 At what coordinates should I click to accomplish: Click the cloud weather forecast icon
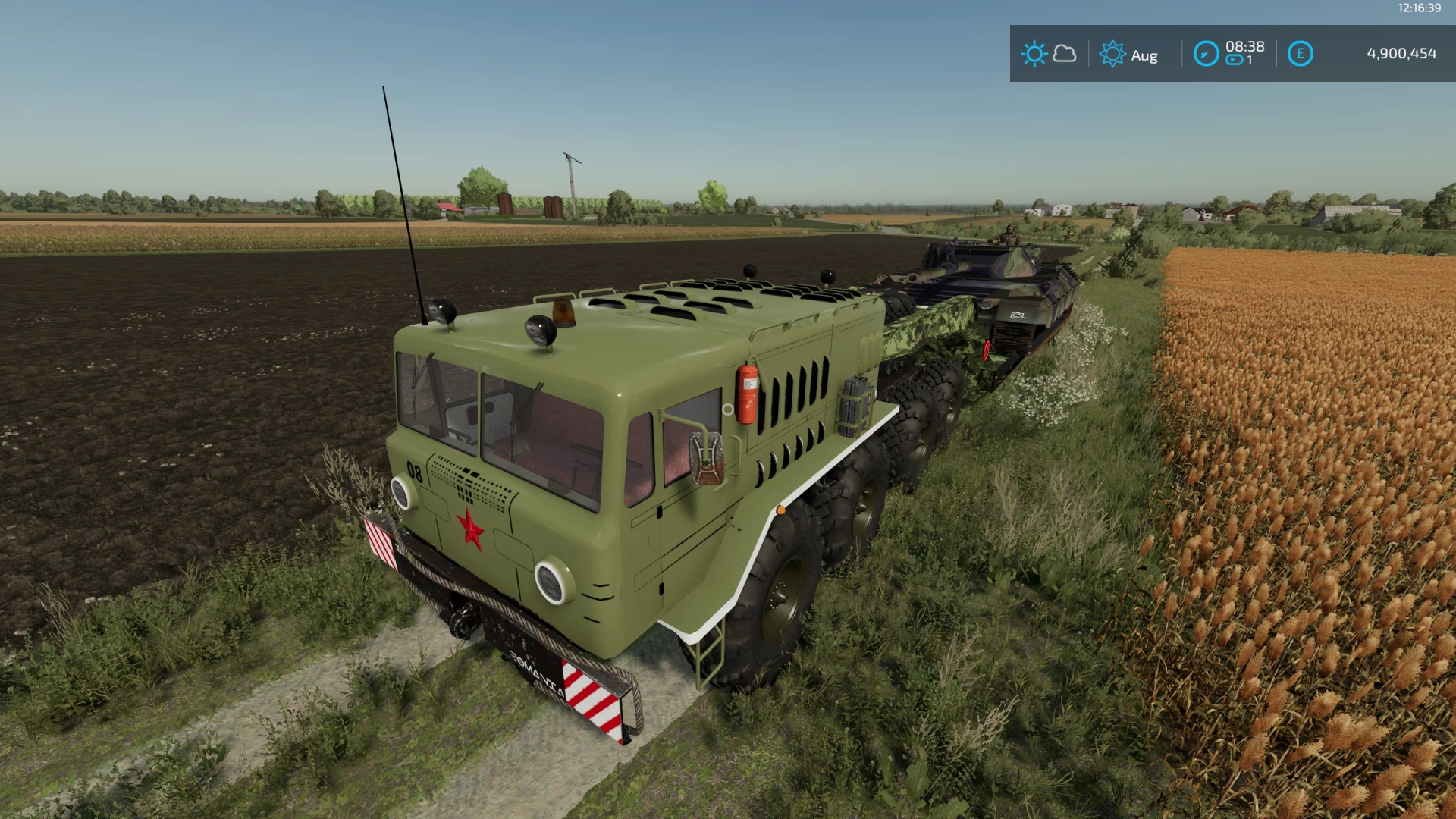[1065, 55]
